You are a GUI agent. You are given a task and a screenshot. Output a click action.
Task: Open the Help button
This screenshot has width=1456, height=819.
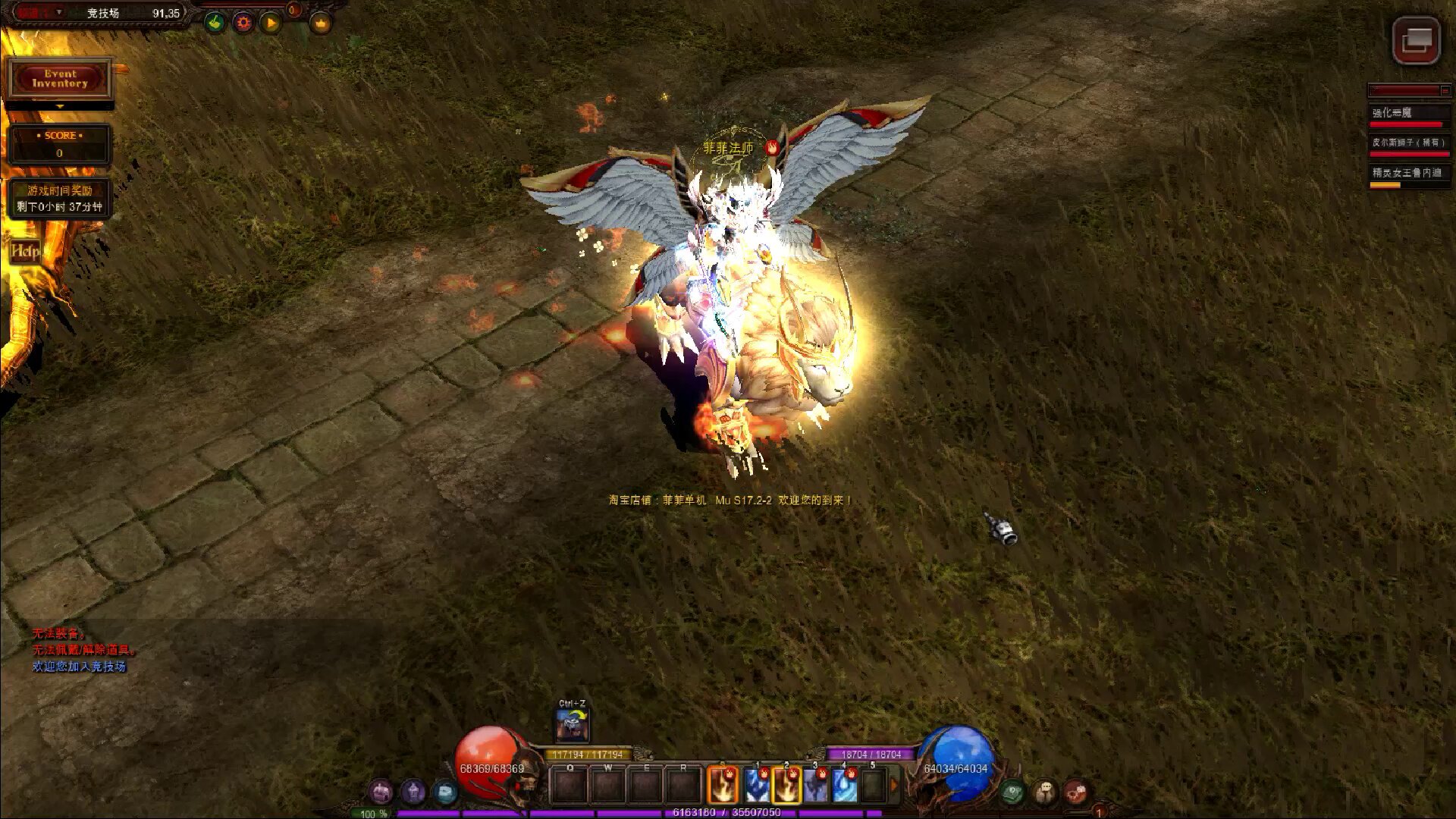23,251
